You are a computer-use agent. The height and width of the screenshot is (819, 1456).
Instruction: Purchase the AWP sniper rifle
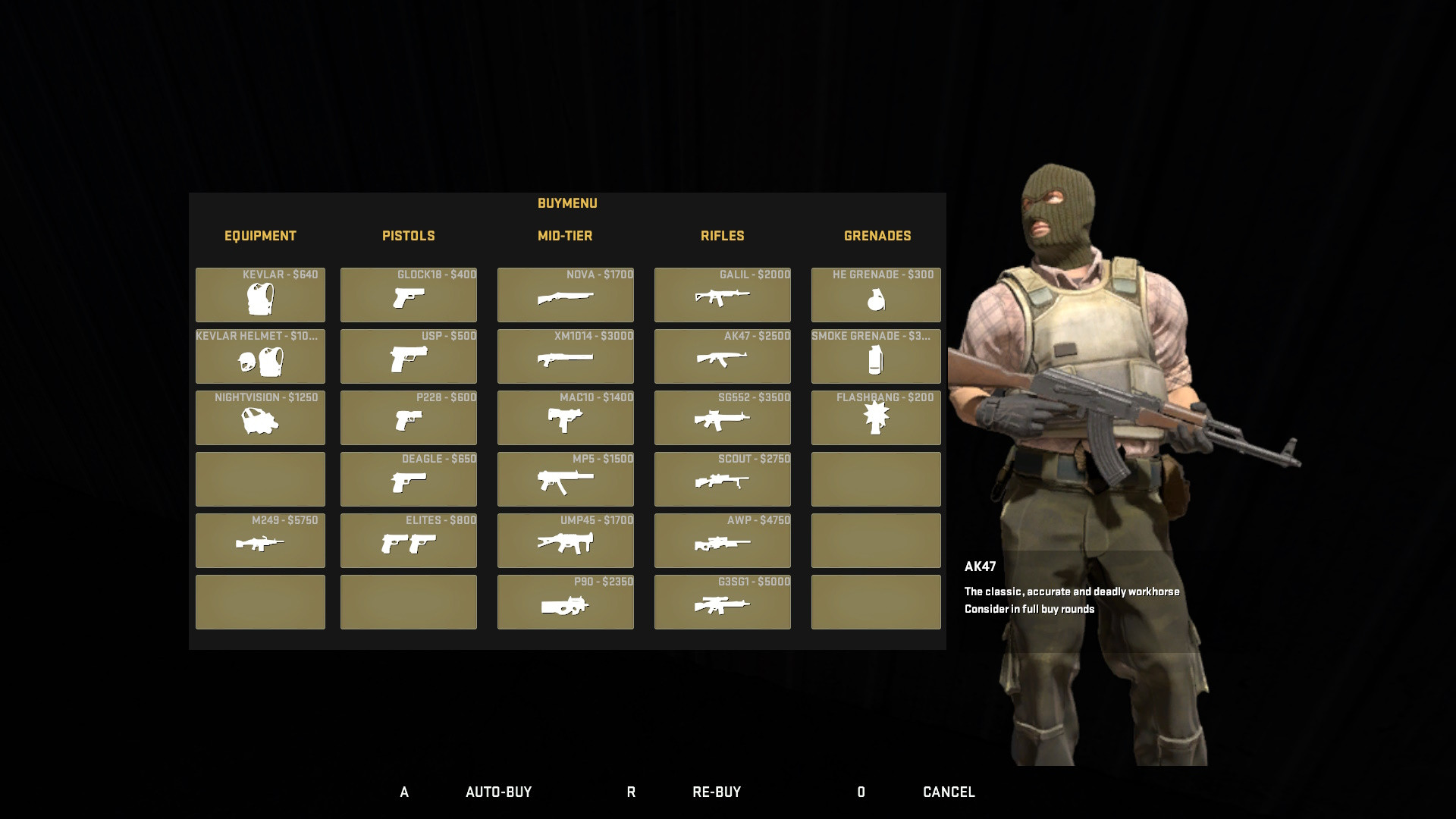721,541
